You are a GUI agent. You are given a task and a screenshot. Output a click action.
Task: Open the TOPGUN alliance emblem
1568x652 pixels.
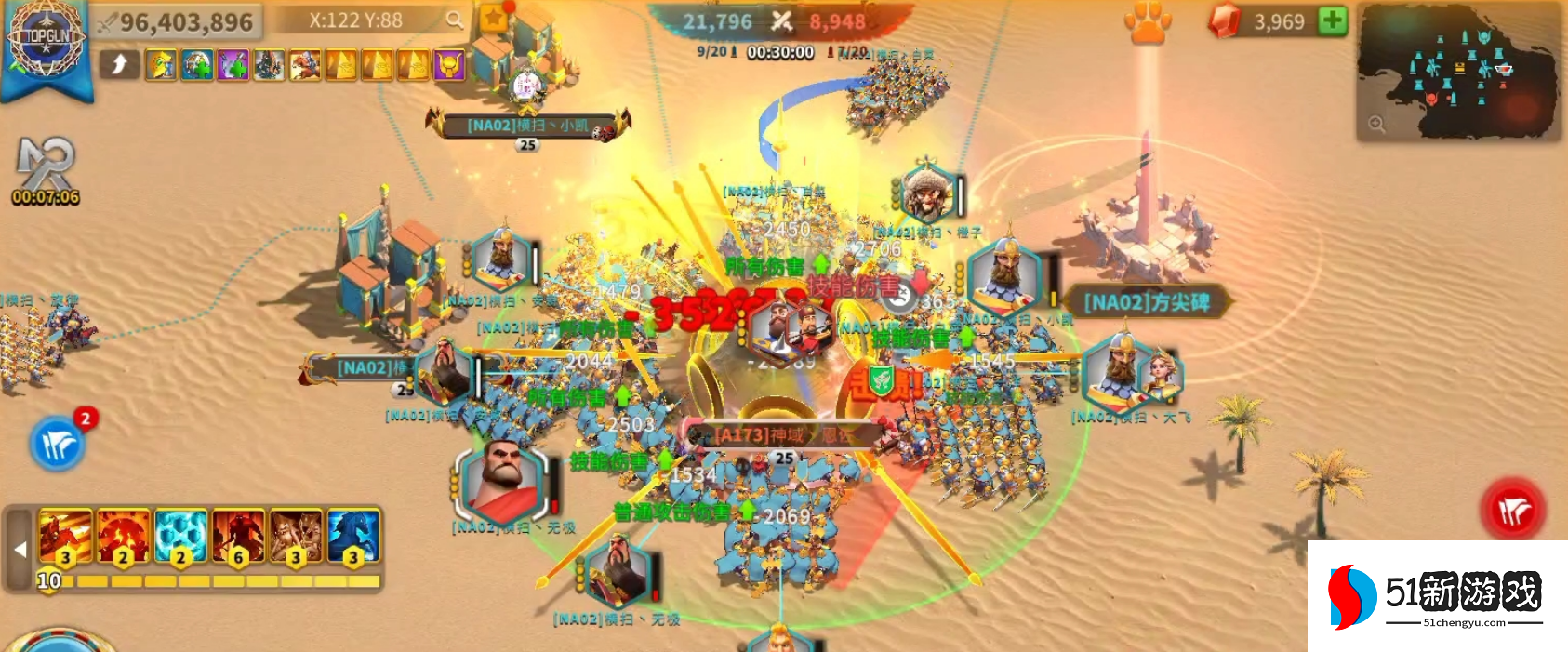45,41
